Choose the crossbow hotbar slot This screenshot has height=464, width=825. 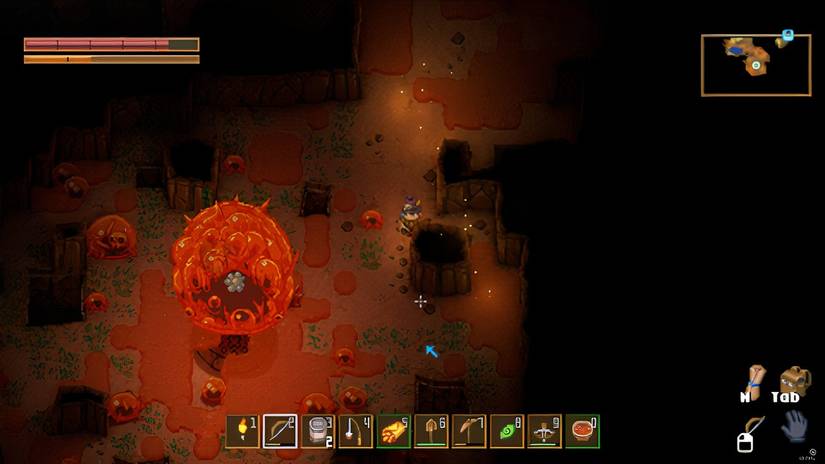[x=545, y=431]
